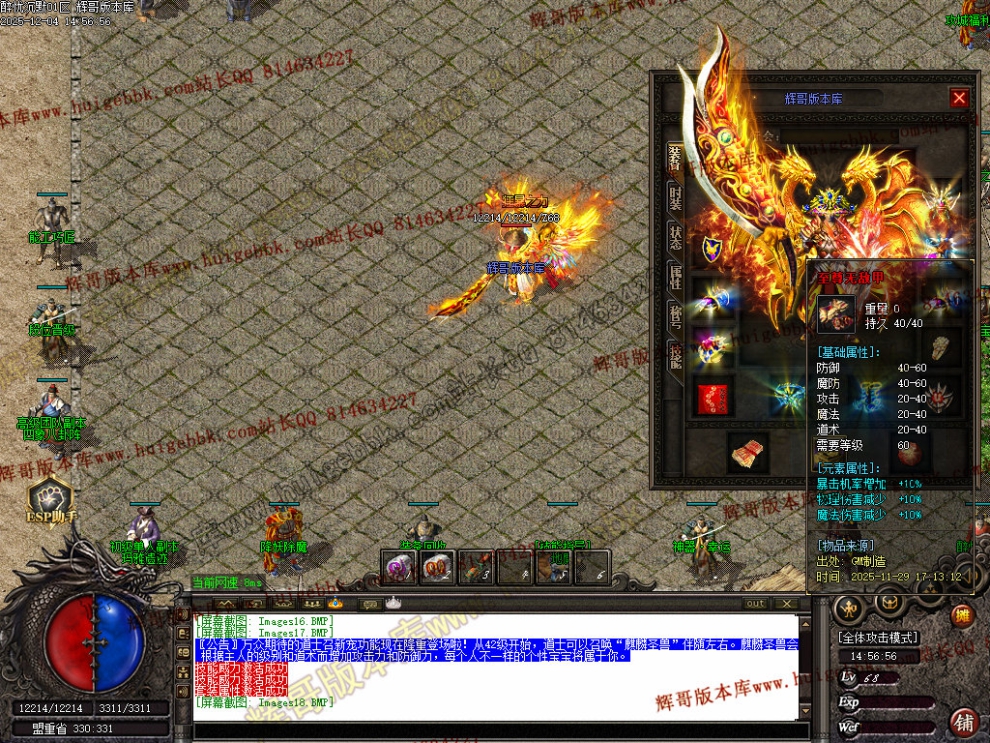Close the chat window with X

(790, 604)
